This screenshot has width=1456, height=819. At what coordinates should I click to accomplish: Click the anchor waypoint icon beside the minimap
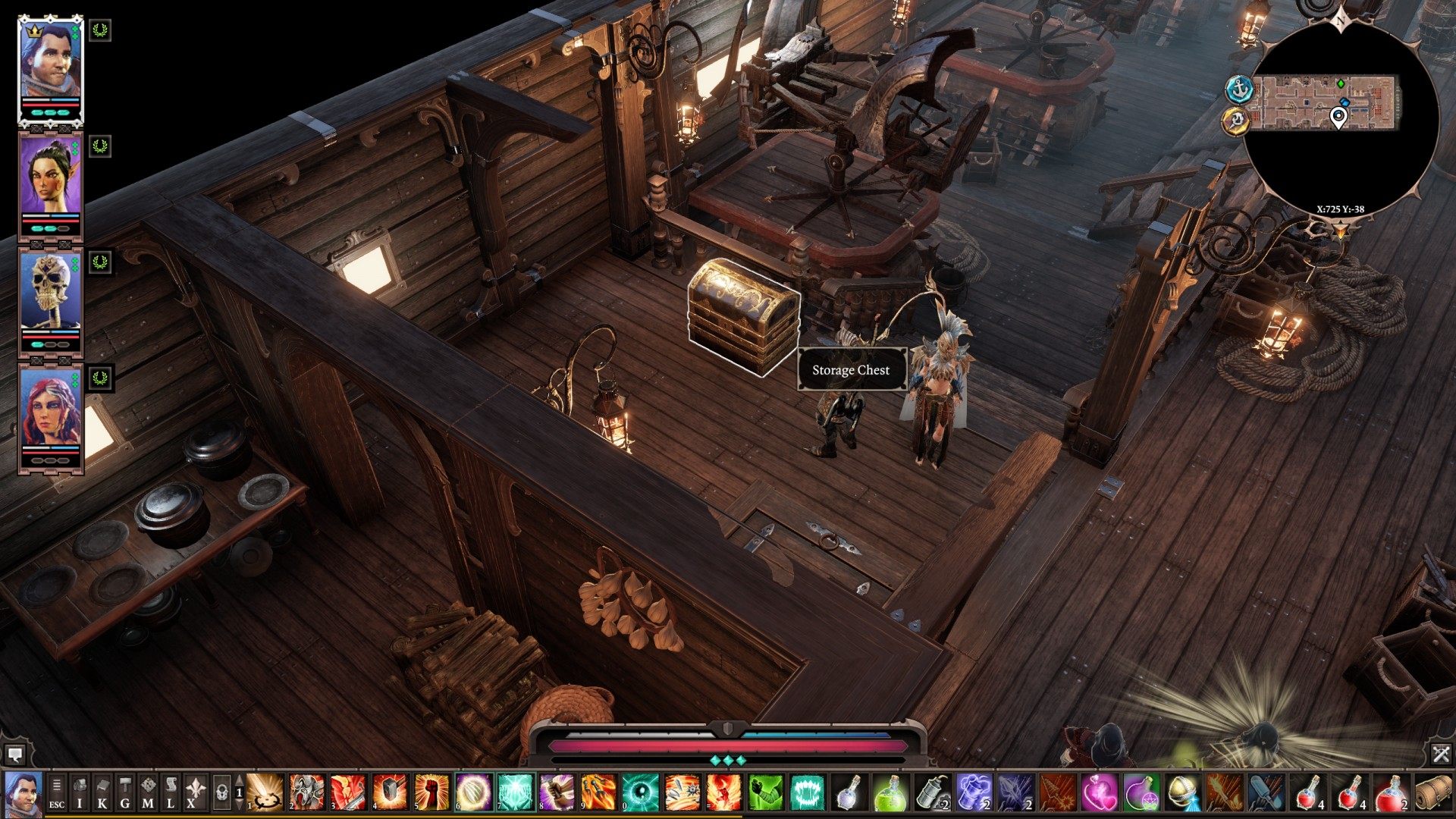click(x=1239, y=89)
